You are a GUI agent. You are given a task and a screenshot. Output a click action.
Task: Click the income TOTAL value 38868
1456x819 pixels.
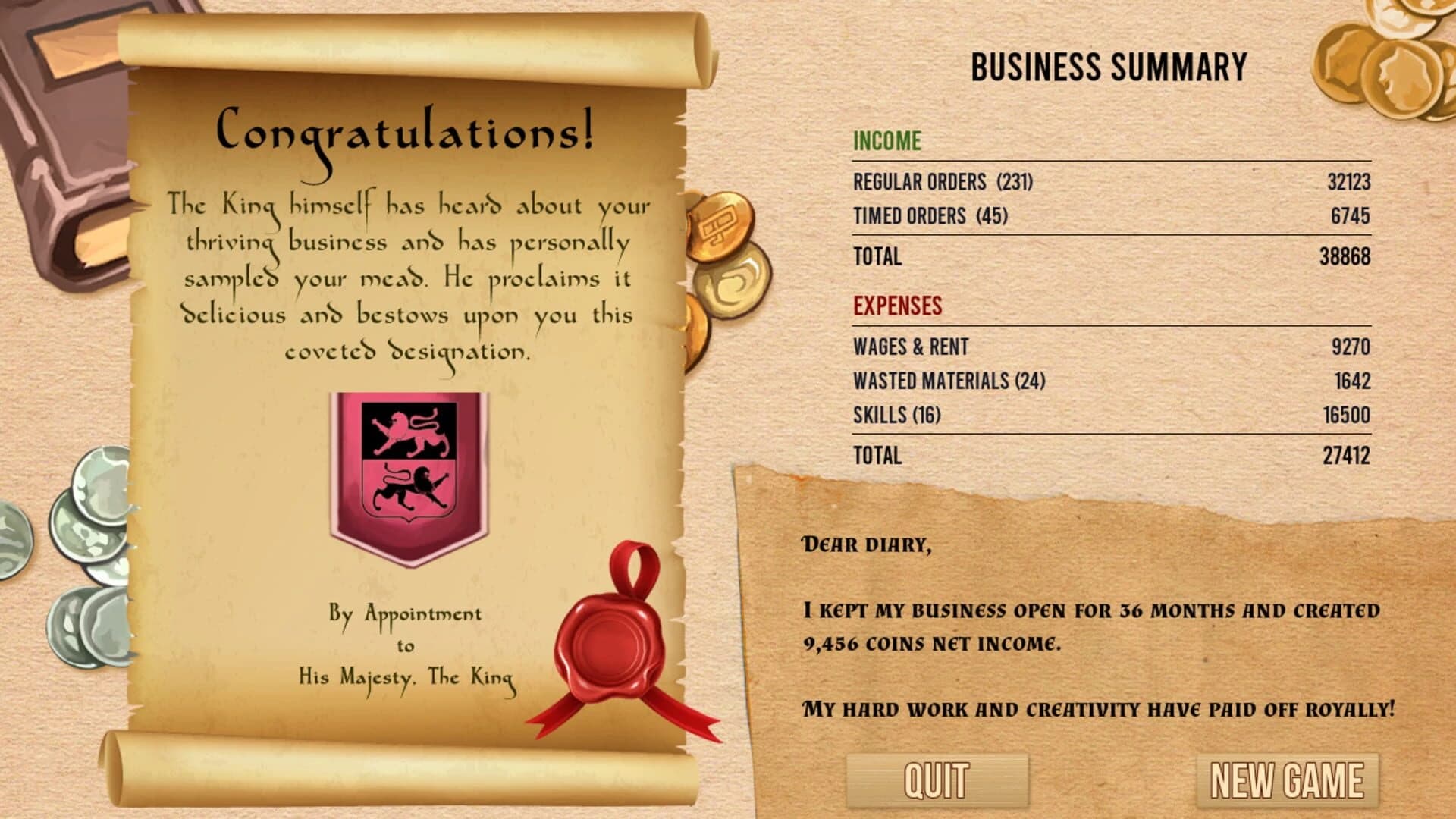1348,258
